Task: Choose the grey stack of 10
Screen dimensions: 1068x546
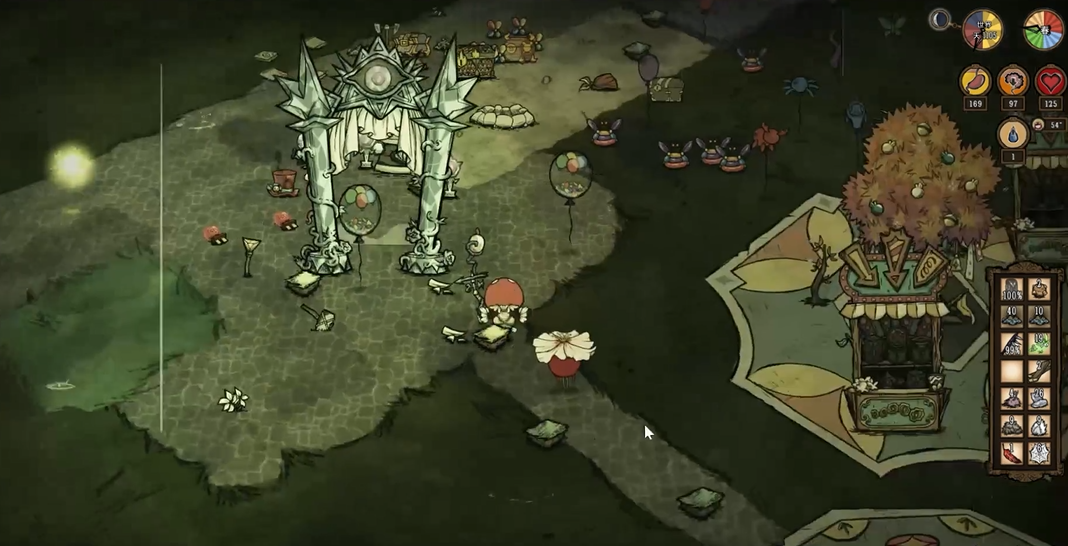Action: coord(1039,317)
